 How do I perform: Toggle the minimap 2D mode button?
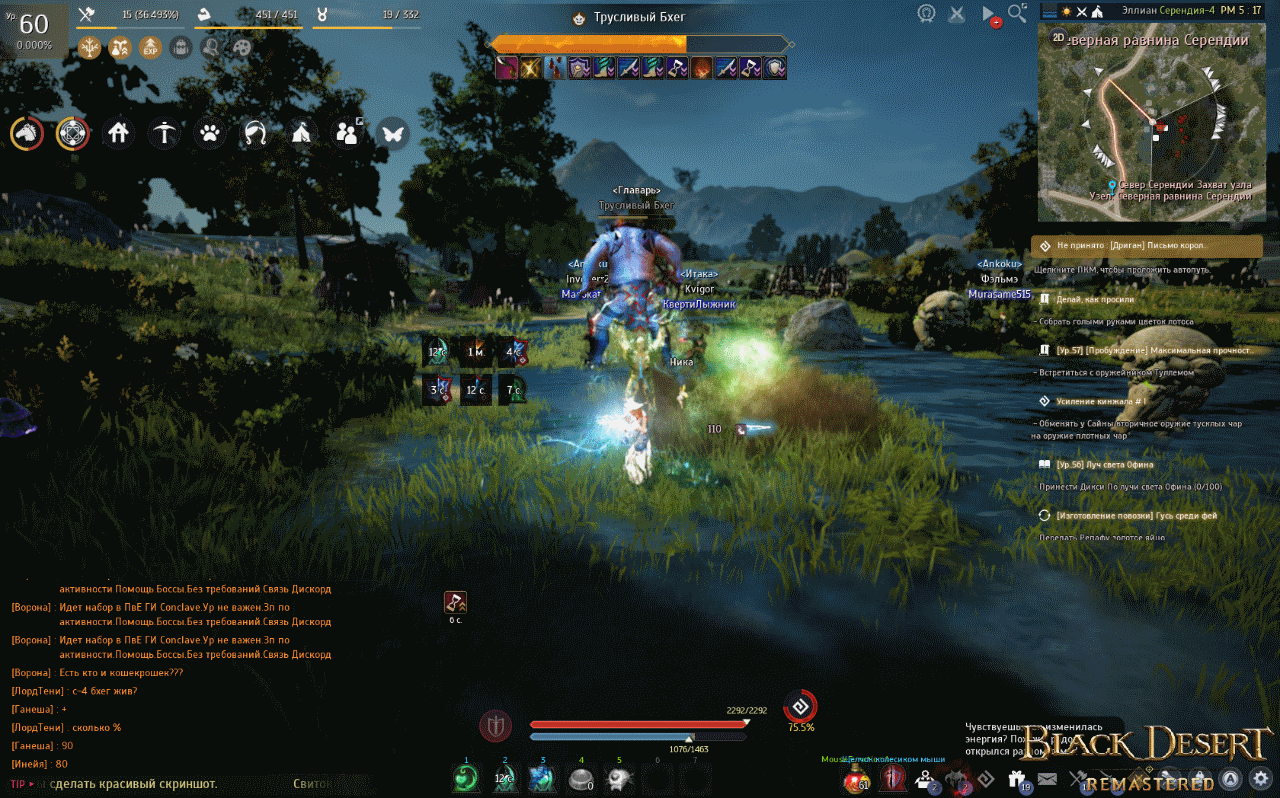[x=1058, y=37]
